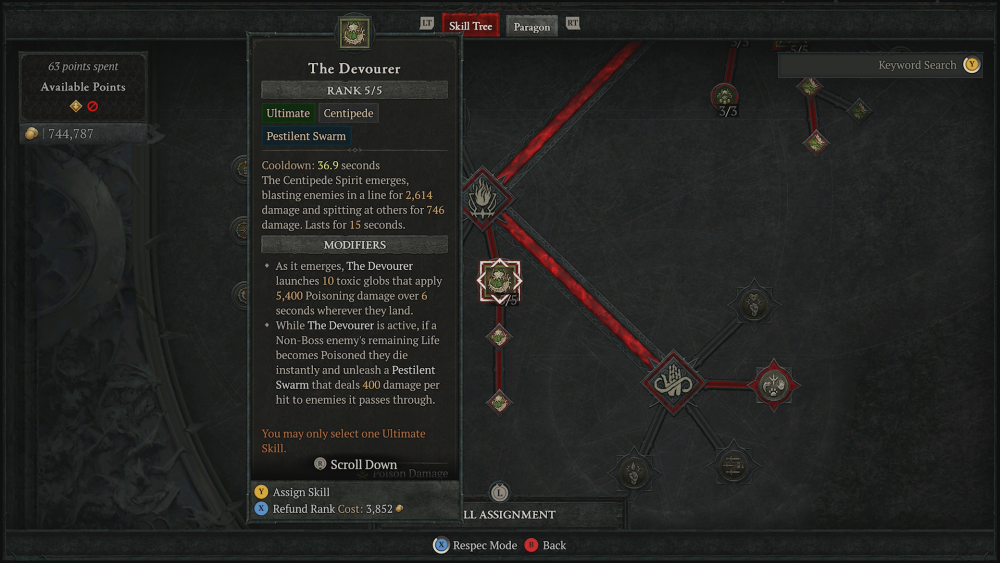The image size is (1000, 563).
Task: Select the red diamond node beside the hand node
Action: pos(773,383)
